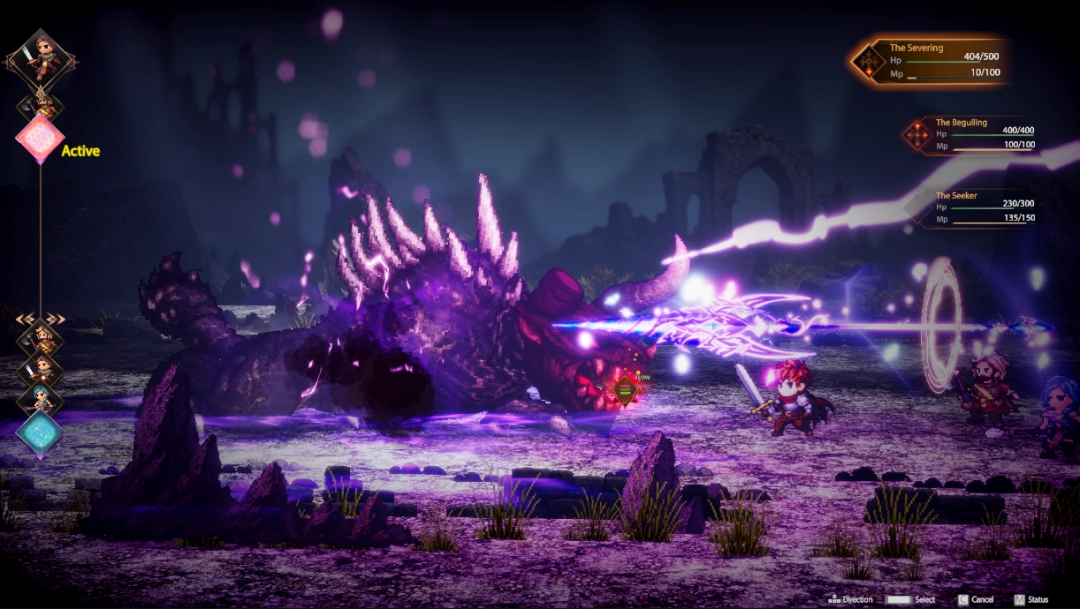Select the teal crystal turn marker

[40, 434]
